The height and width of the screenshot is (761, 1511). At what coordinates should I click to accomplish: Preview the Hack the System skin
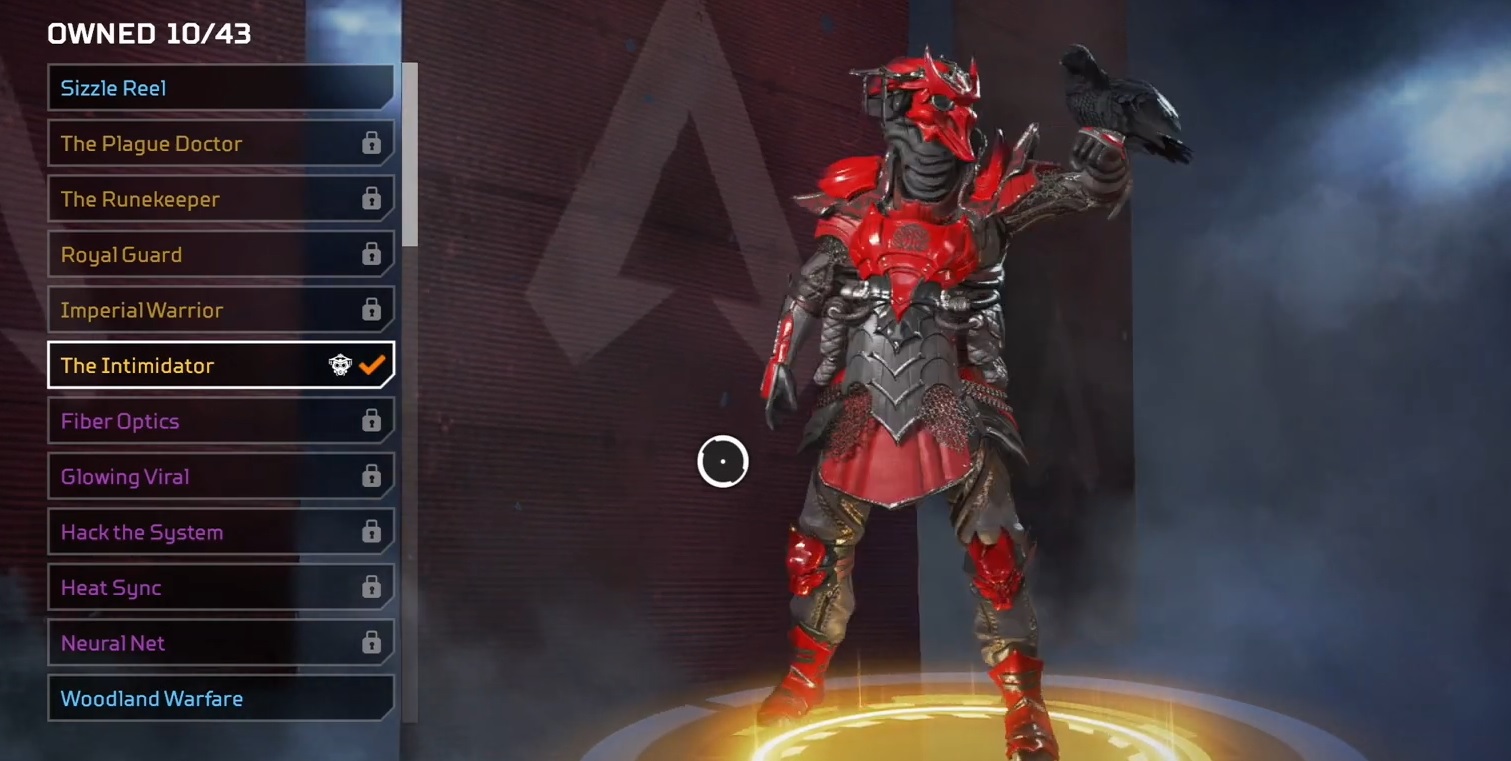pyautogui.click(x=220, y=532)
